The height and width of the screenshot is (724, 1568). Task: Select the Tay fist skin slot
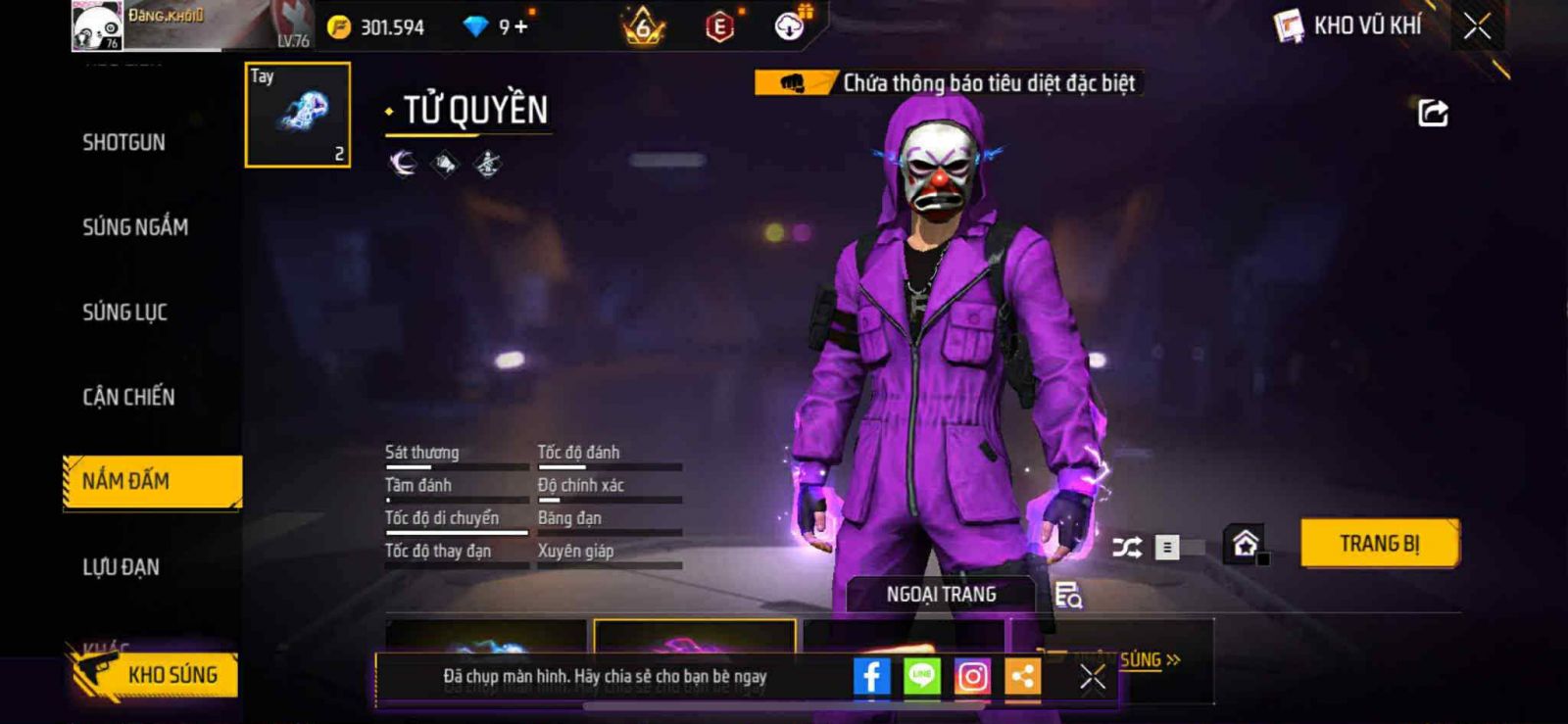pos(297,115)
